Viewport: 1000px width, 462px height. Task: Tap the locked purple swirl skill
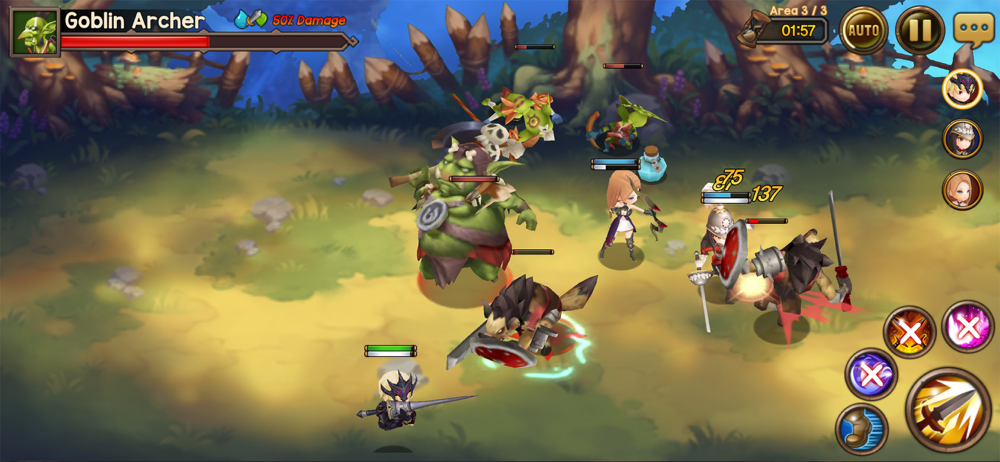(871, 374)
